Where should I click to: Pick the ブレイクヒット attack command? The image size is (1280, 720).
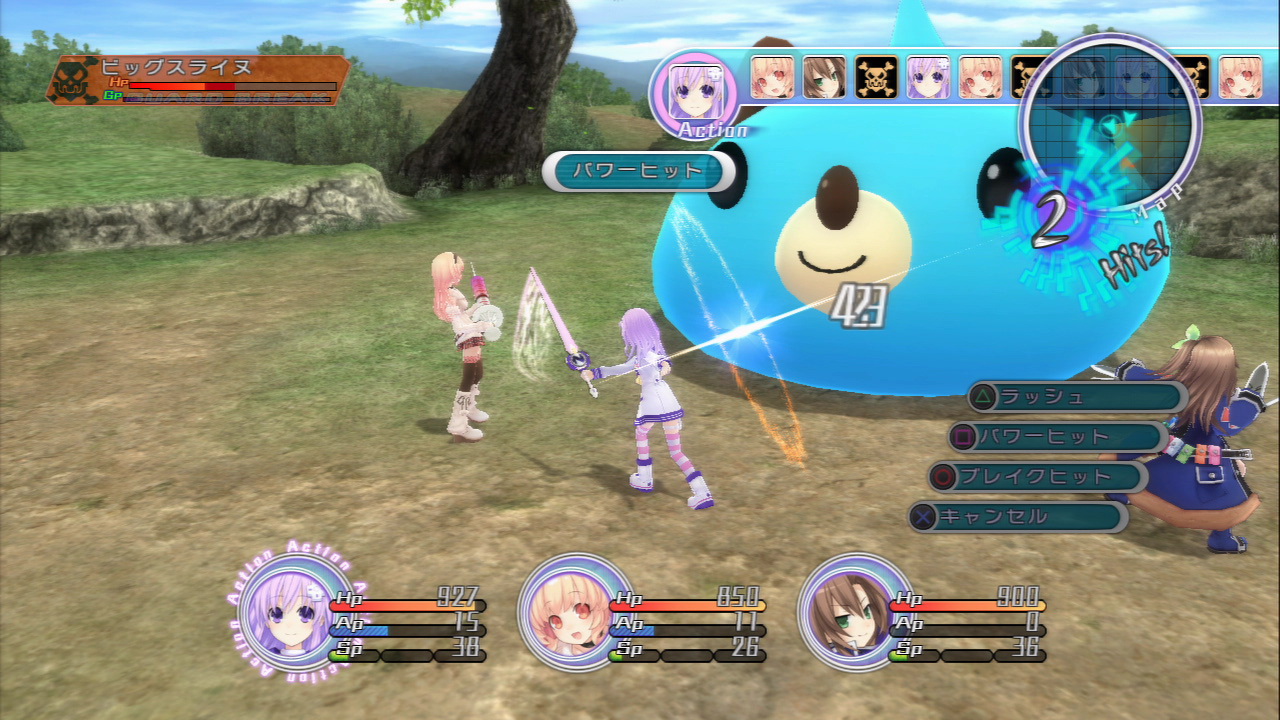[x=1038, y=477]
